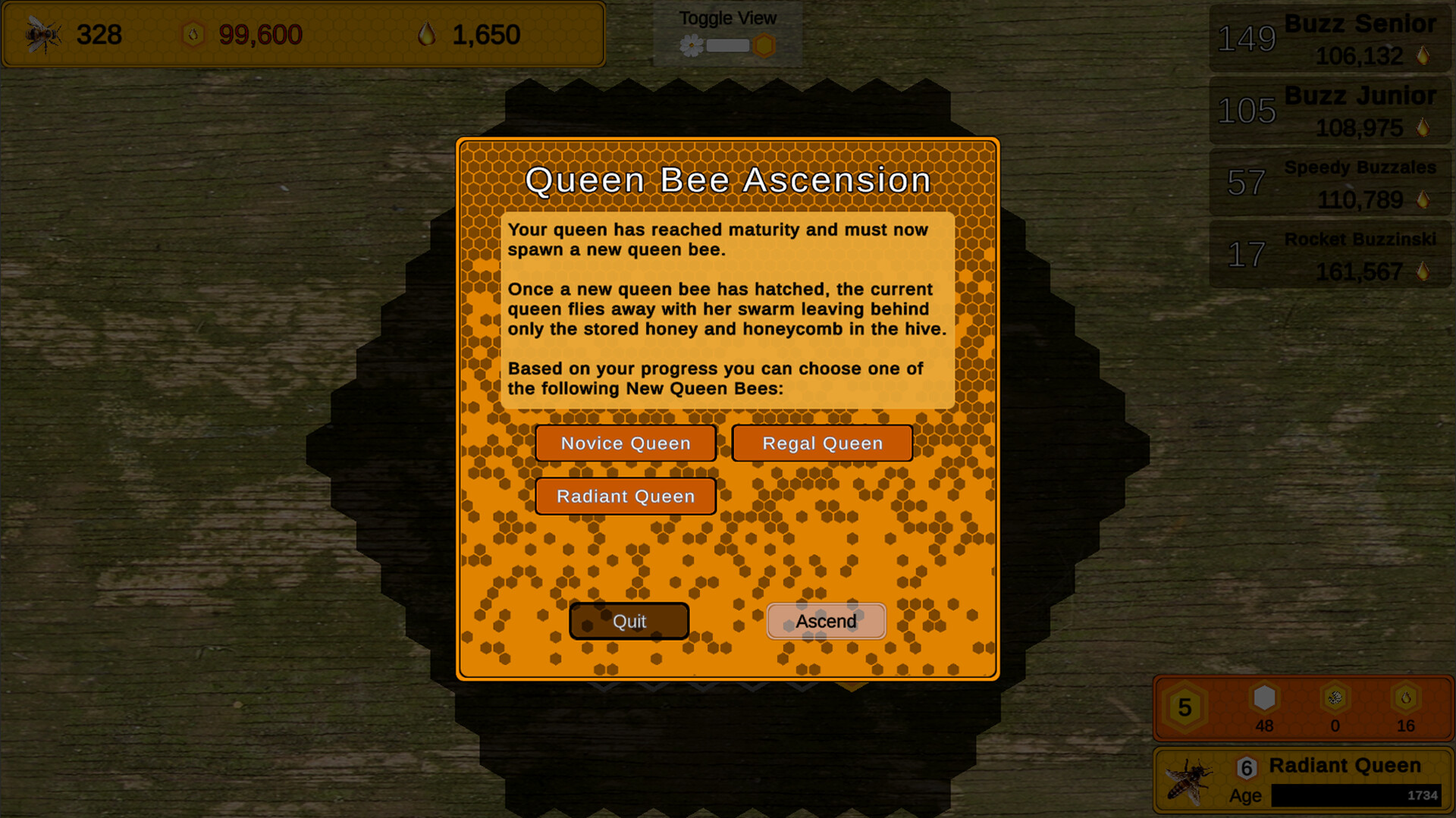Select the Novice Queen option

(626, 443)
